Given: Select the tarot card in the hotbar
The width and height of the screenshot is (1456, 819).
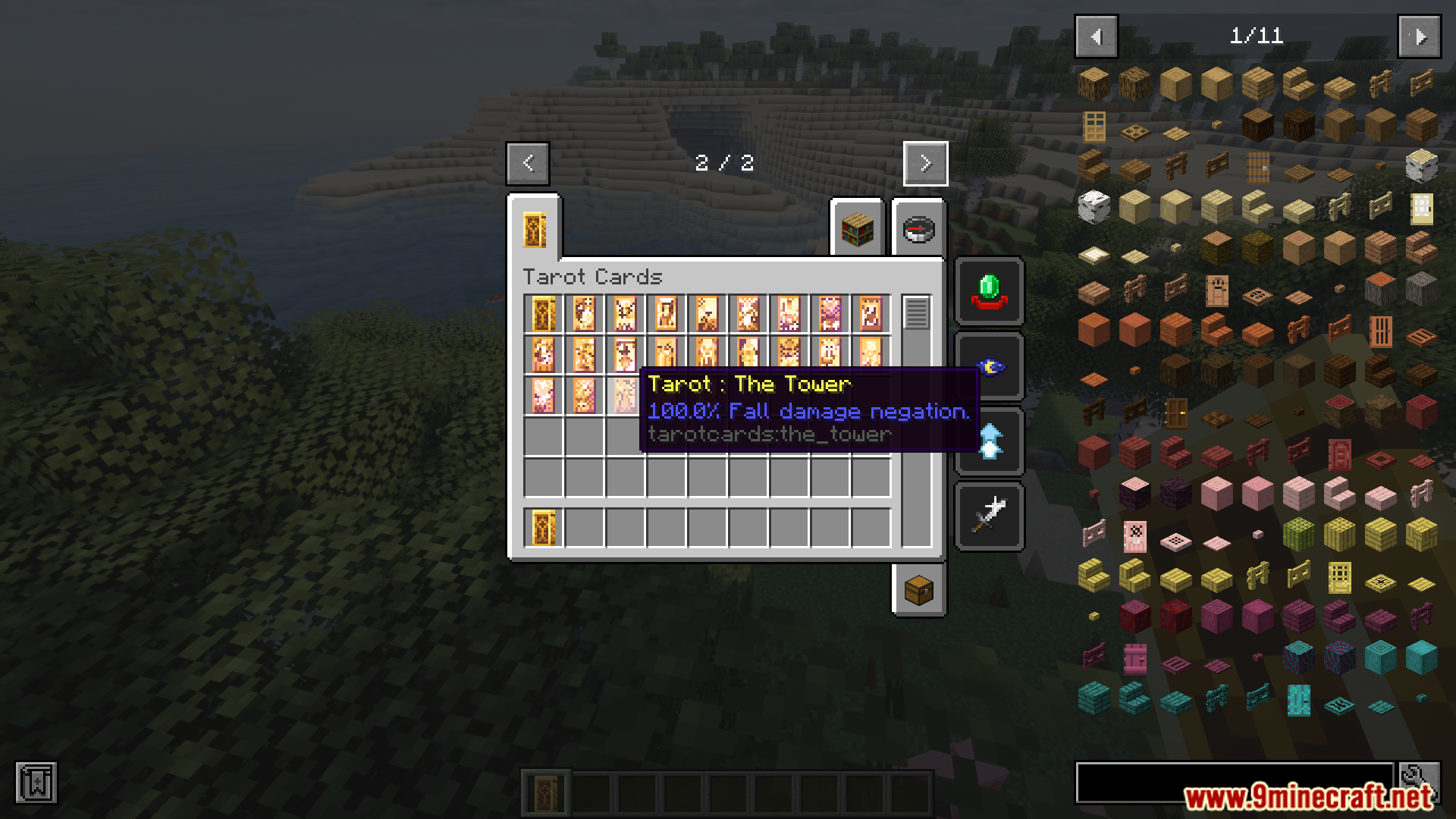Looking at the screenshot, I should 546,792.
